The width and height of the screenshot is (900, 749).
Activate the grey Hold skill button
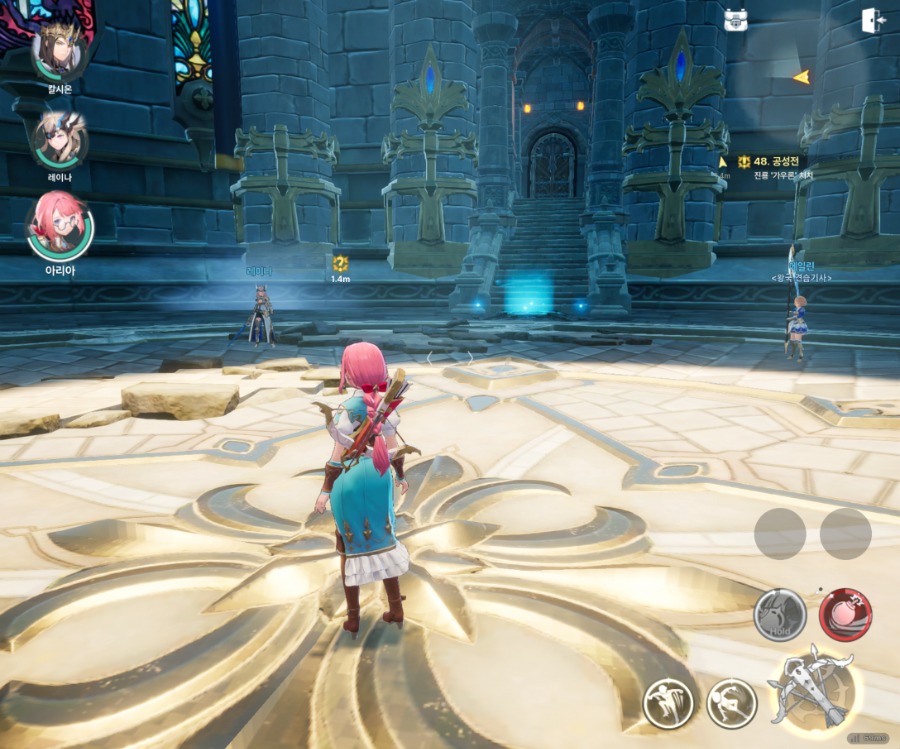[780, 614]
